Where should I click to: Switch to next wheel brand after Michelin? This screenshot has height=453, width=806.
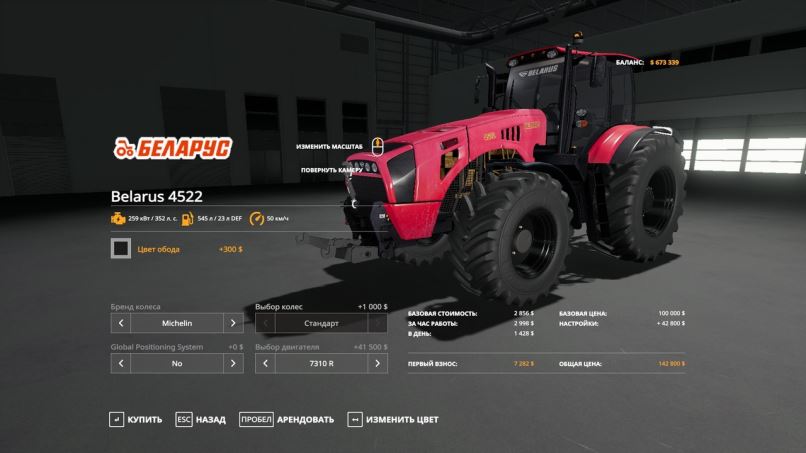232,324
